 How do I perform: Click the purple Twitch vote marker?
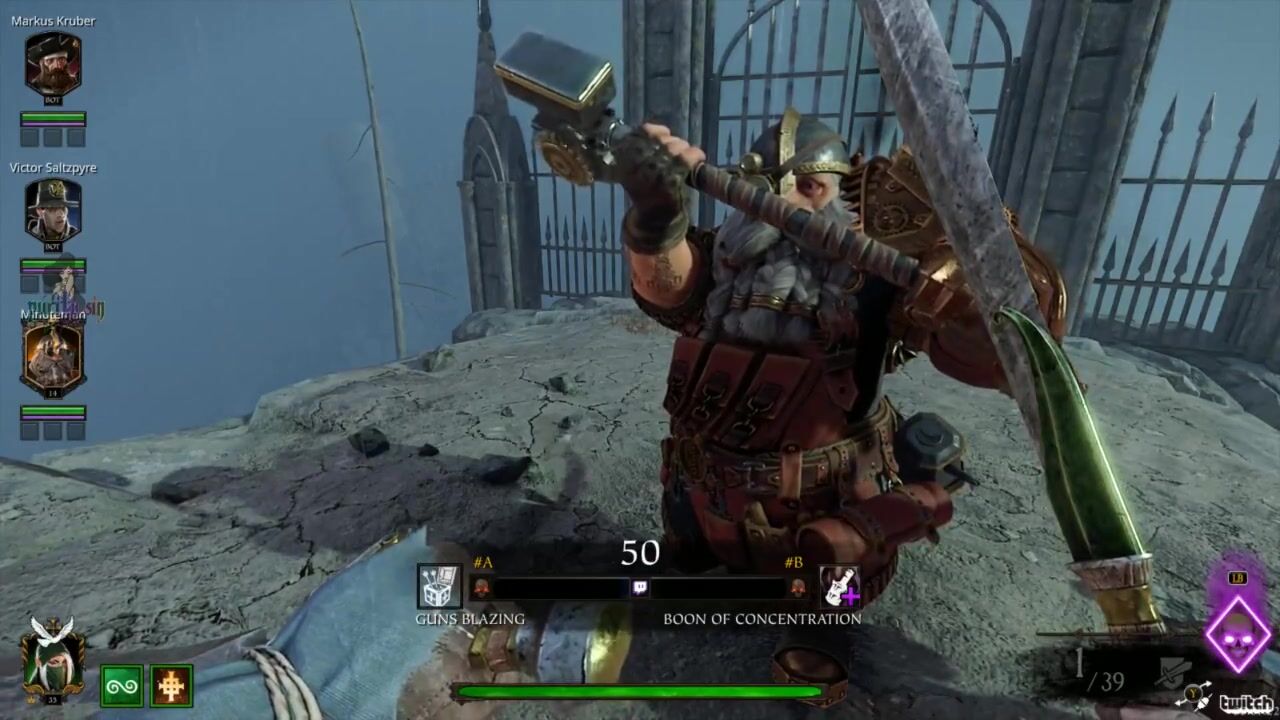click(x=640, y=588)
